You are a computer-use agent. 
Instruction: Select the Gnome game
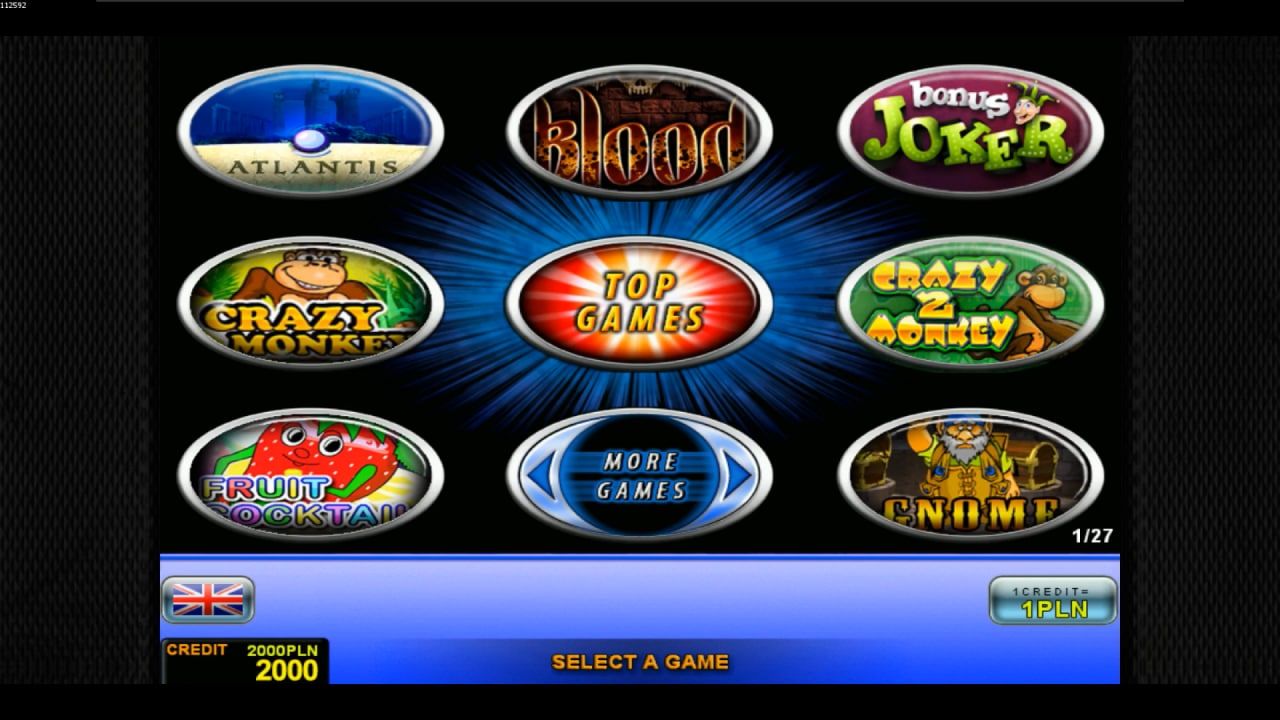970,475
